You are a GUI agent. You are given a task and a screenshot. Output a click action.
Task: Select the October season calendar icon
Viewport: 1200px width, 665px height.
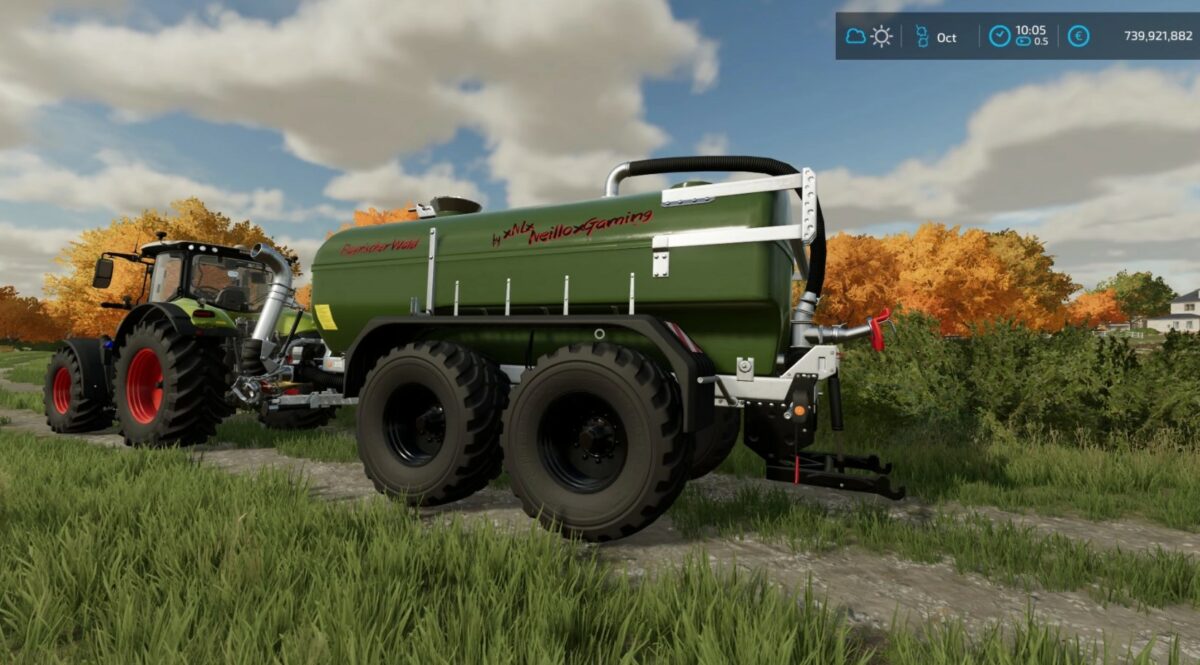tap(922, 36)
